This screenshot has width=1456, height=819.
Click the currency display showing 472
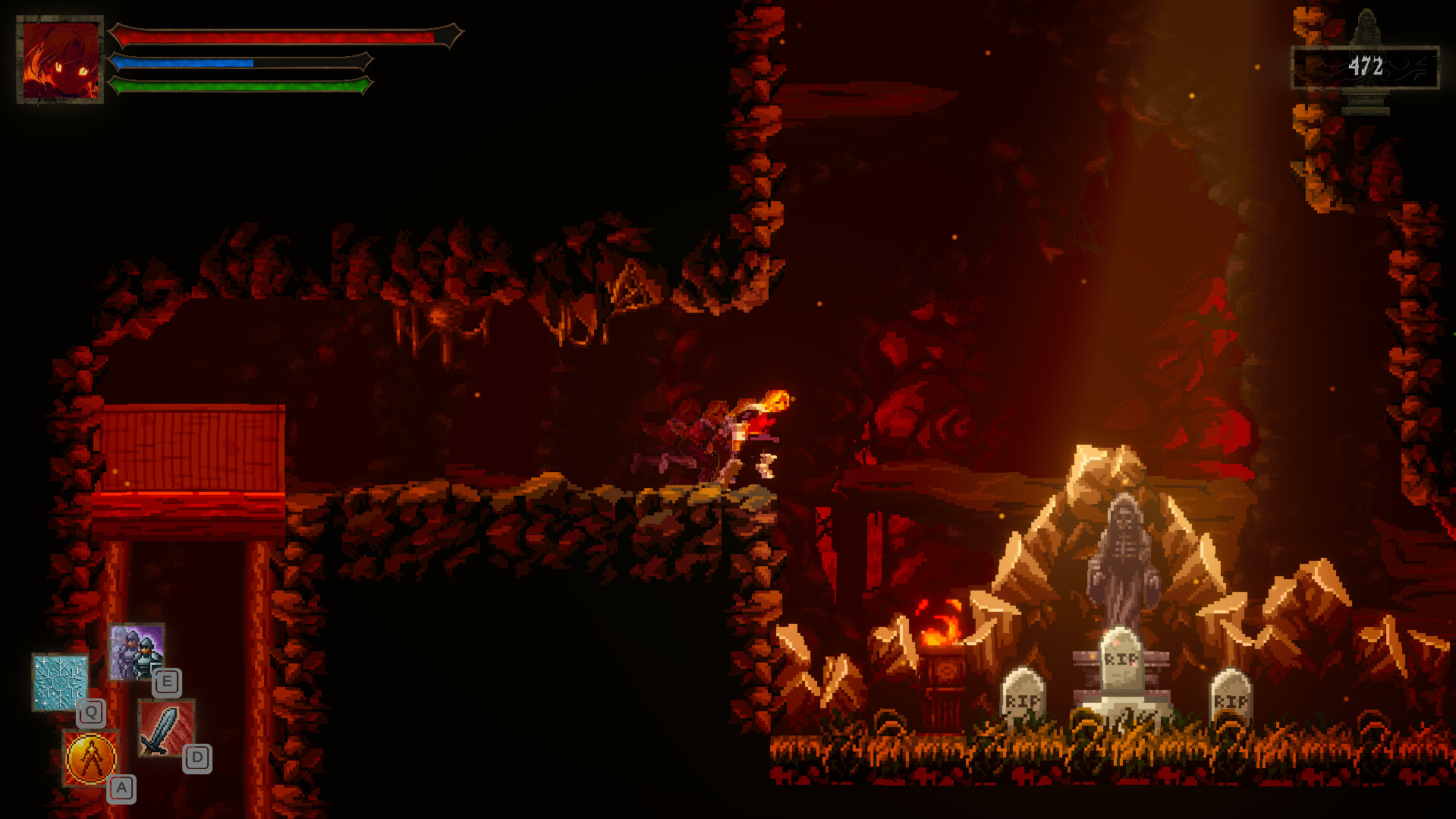[x=1363, y=66]
